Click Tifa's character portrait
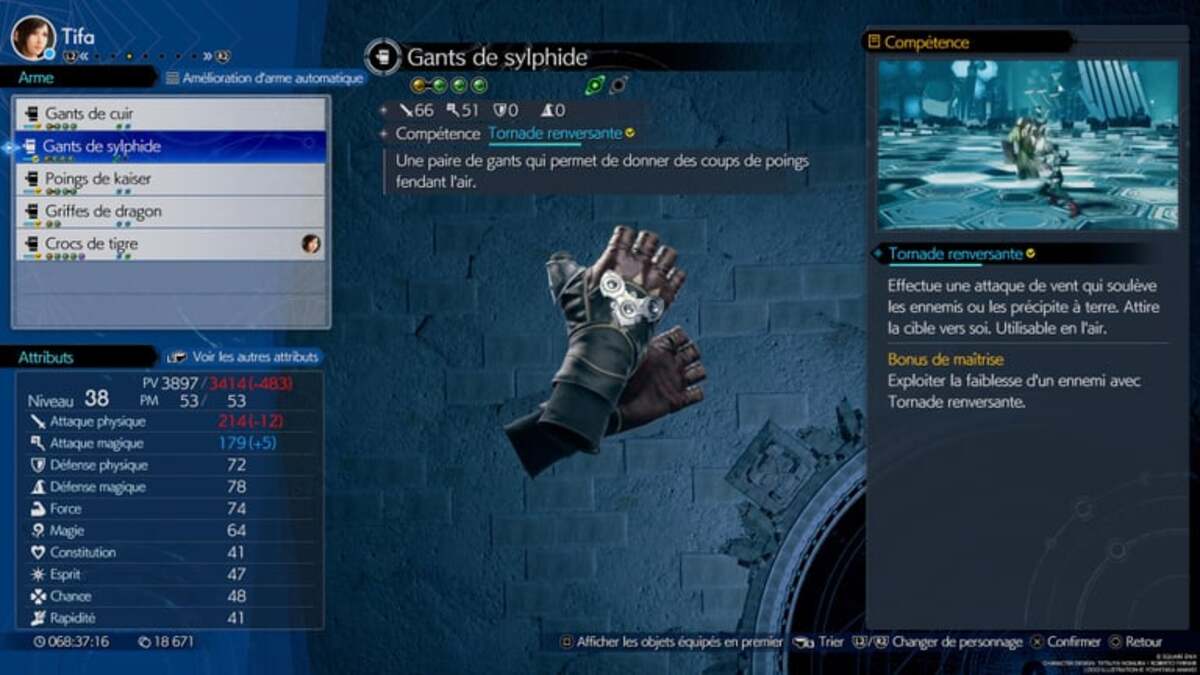The width and height of the screenshot is (1200, 675). (33, 38)
